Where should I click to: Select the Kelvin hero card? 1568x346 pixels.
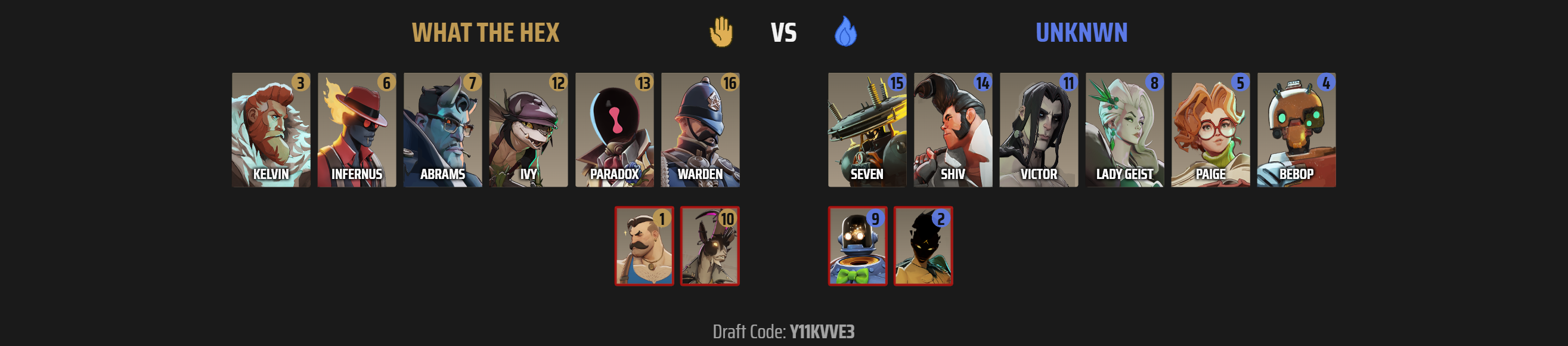[271, 130]
